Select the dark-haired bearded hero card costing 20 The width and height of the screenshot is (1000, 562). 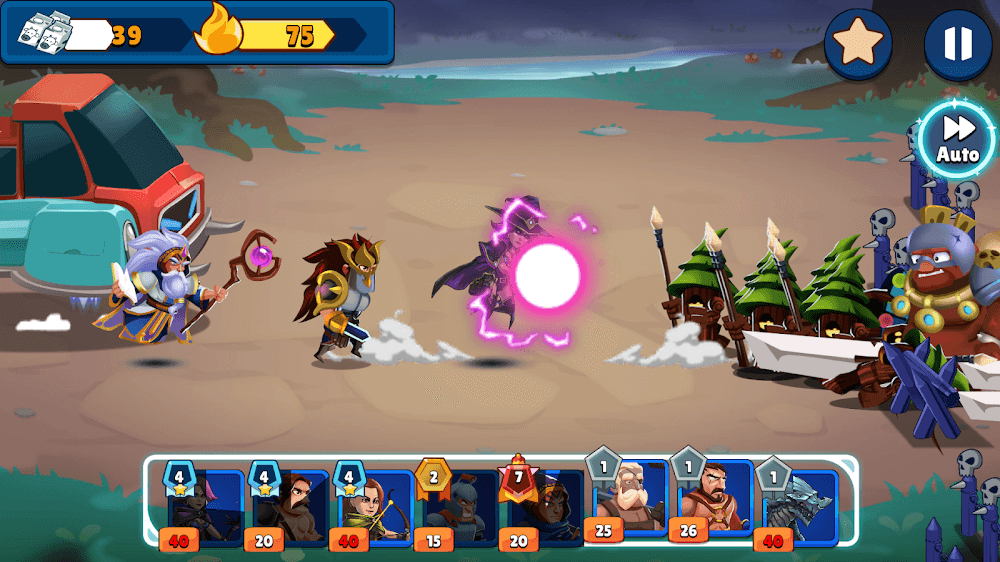(x=288, y=506)
